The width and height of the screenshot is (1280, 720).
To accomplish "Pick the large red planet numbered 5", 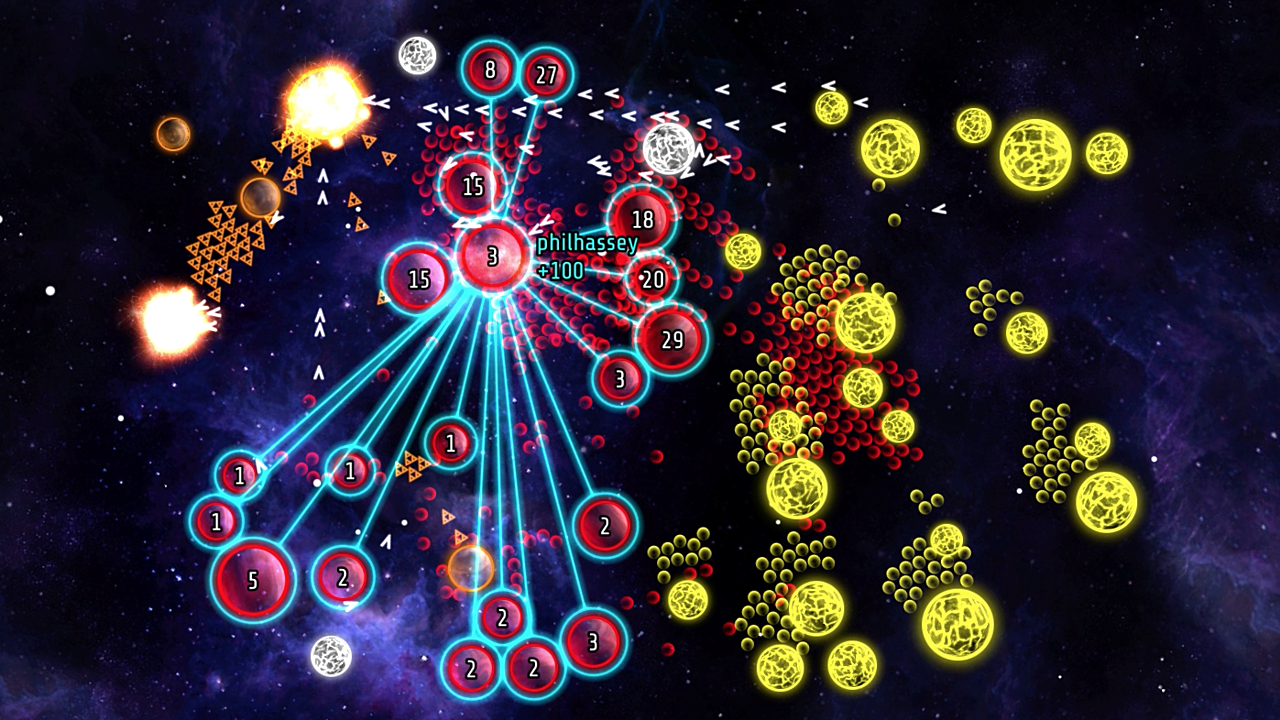I will click(x=252, y=581).
